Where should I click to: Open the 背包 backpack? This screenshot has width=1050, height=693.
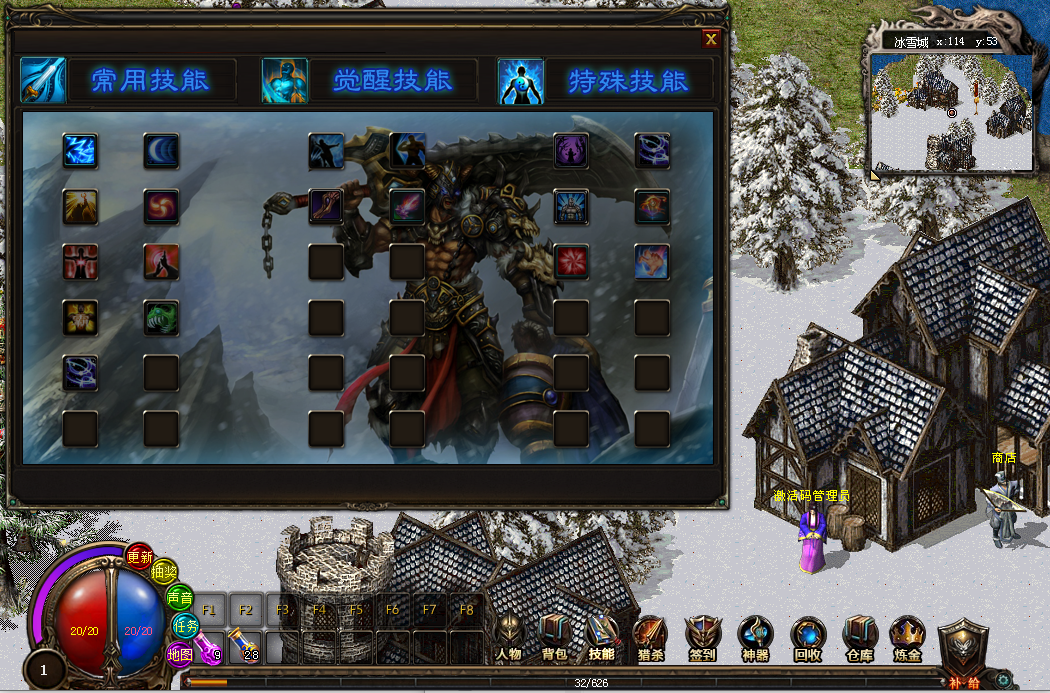[554, 636]
